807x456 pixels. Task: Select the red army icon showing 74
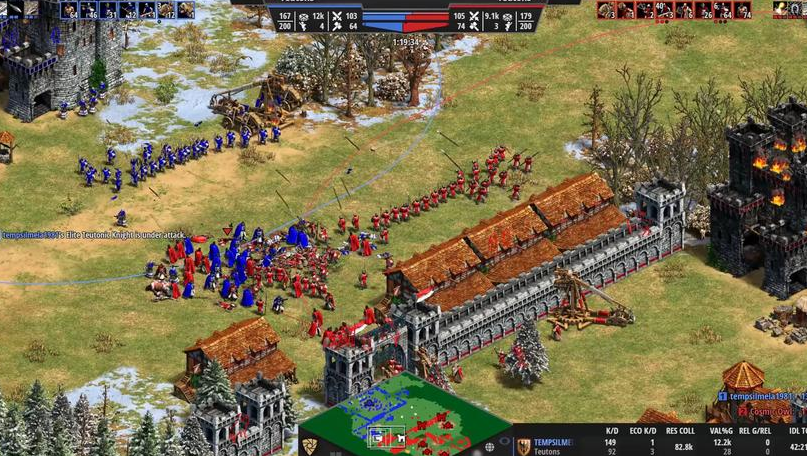(x=742, y=10)
